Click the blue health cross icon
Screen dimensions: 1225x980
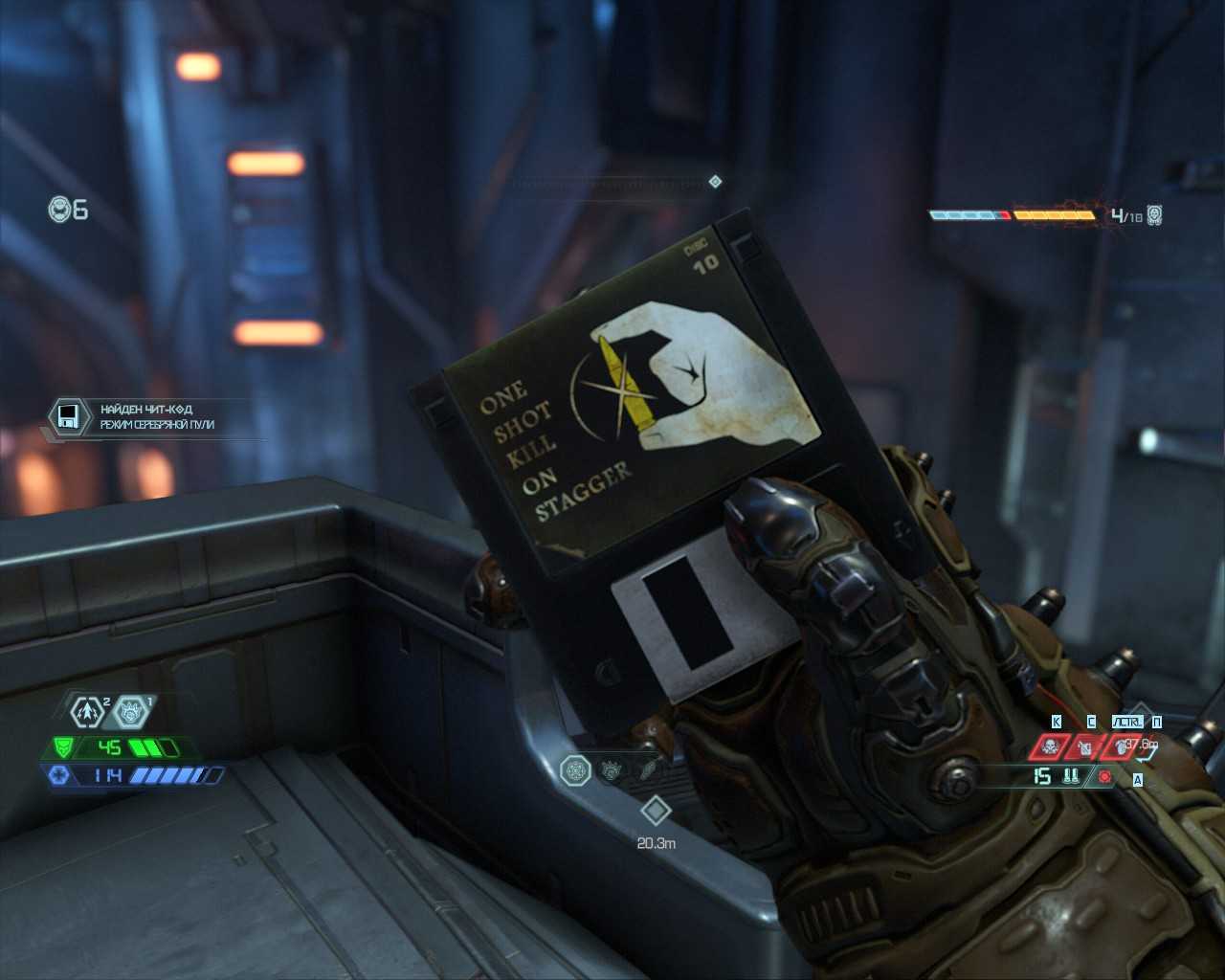[59, 775]
